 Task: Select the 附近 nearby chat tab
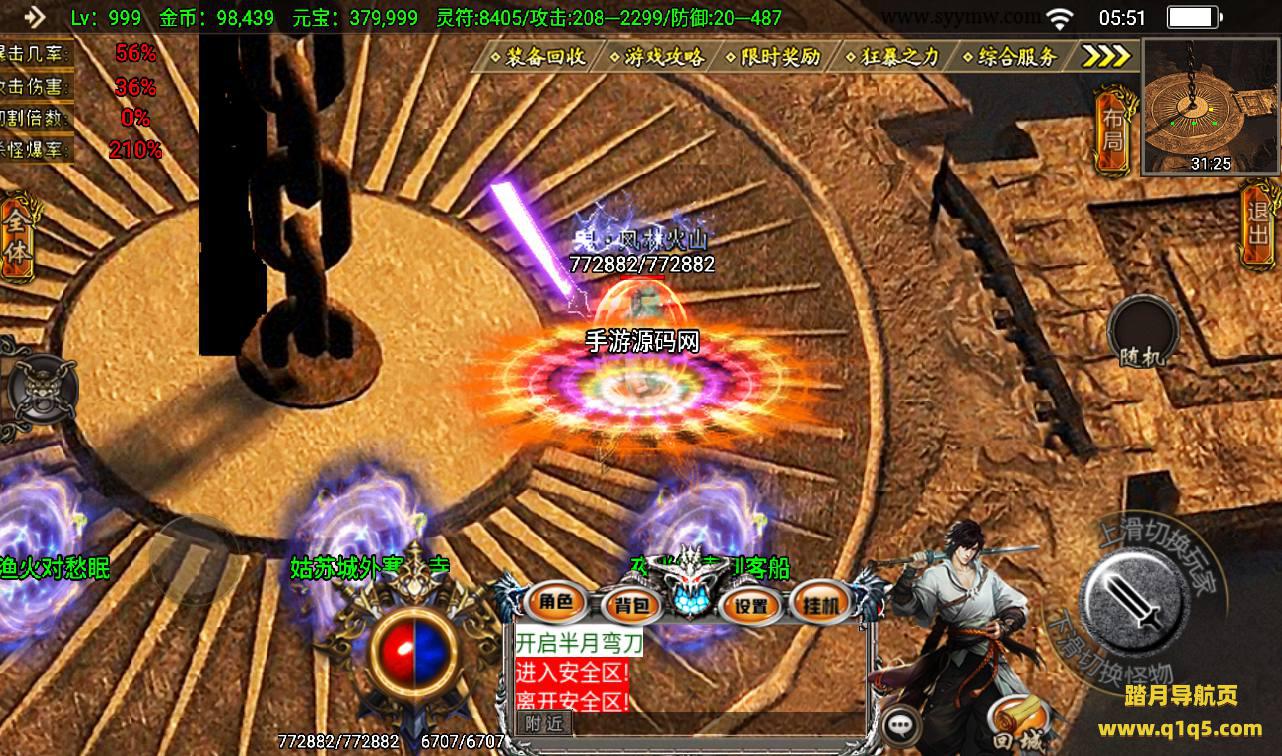pyautogui.click(x=544, y=723)
